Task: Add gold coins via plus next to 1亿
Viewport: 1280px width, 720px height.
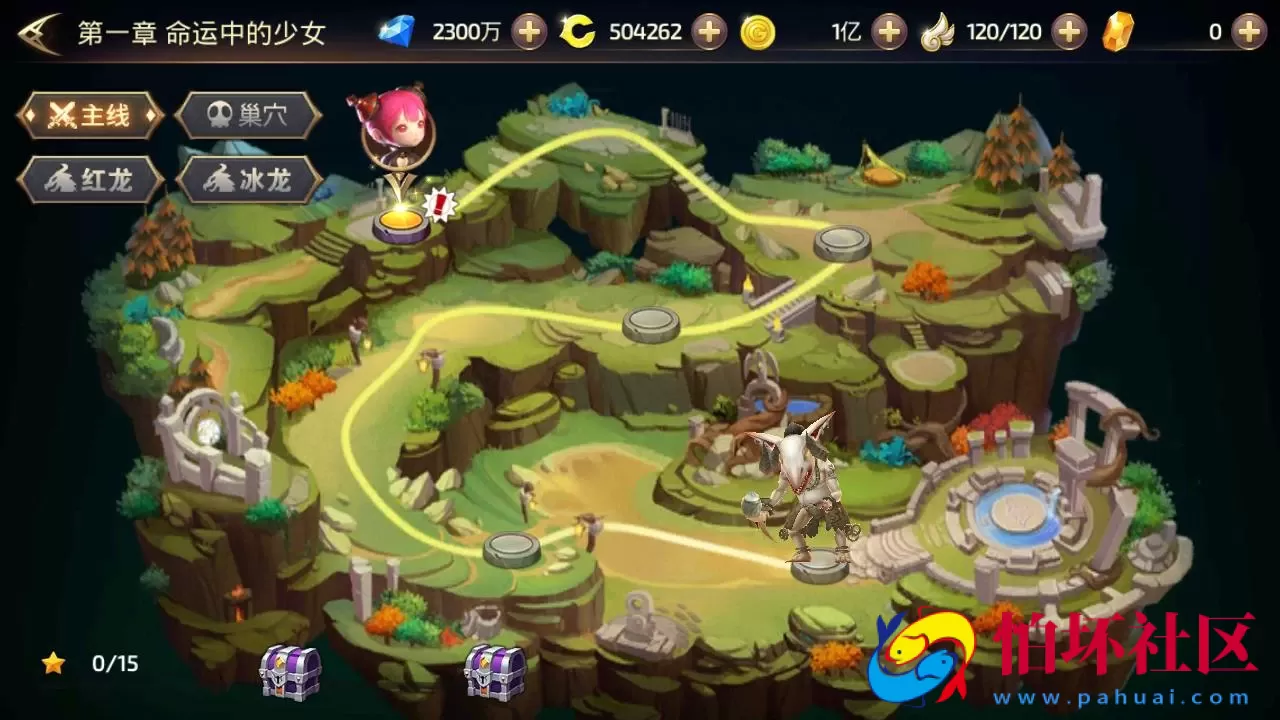Action: coord(888,32)
